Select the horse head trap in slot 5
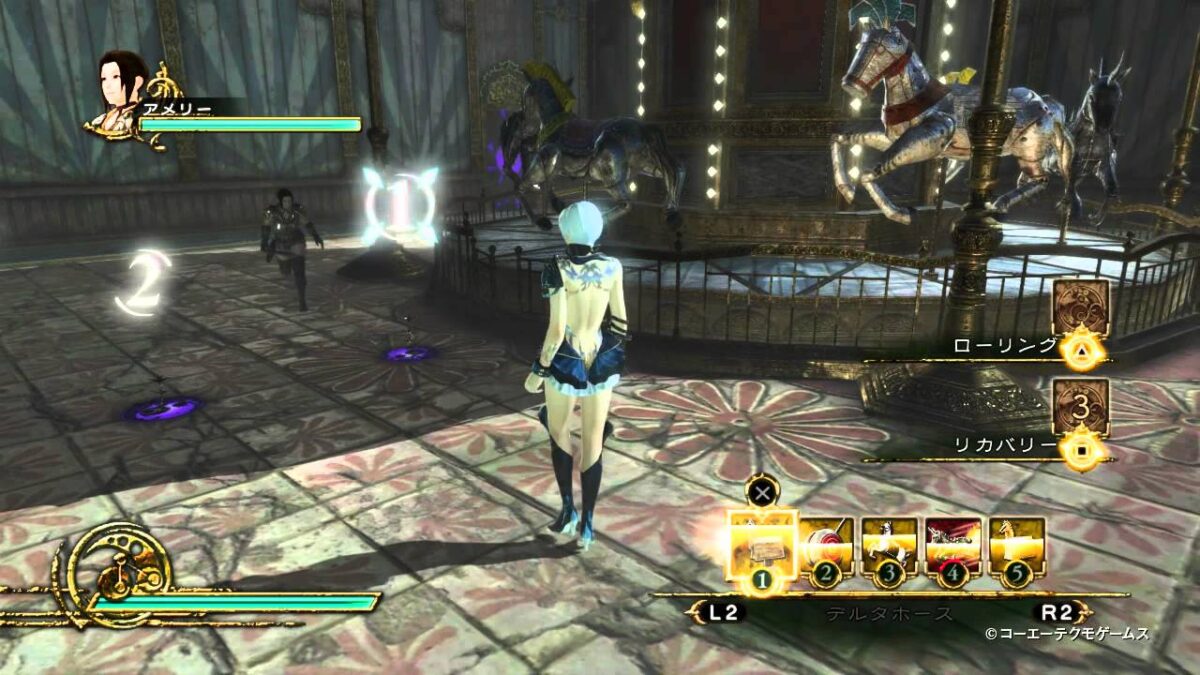1200x675 pixels. 1017,547
